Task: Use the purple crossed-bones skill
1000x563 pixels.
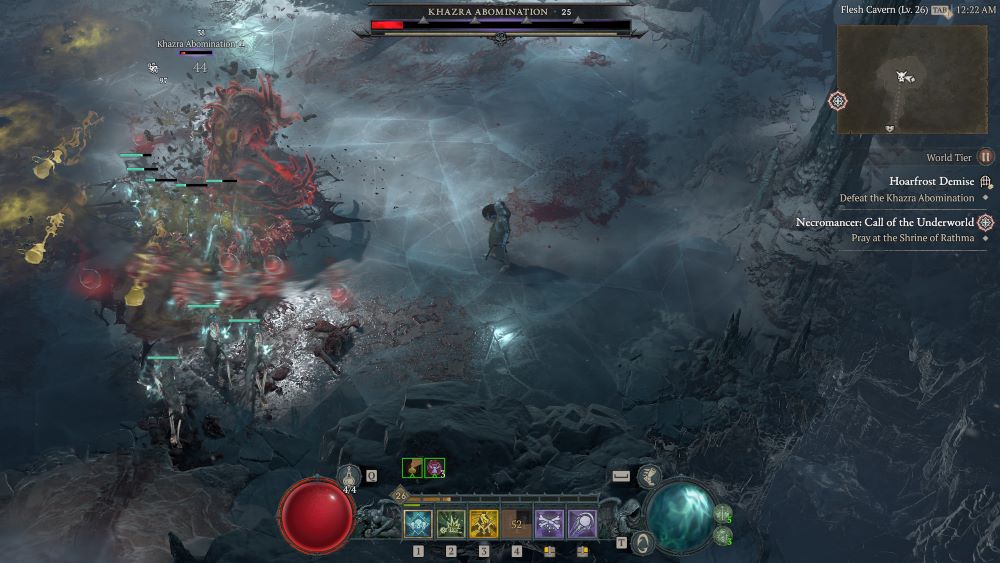Action: click(549, 523)
